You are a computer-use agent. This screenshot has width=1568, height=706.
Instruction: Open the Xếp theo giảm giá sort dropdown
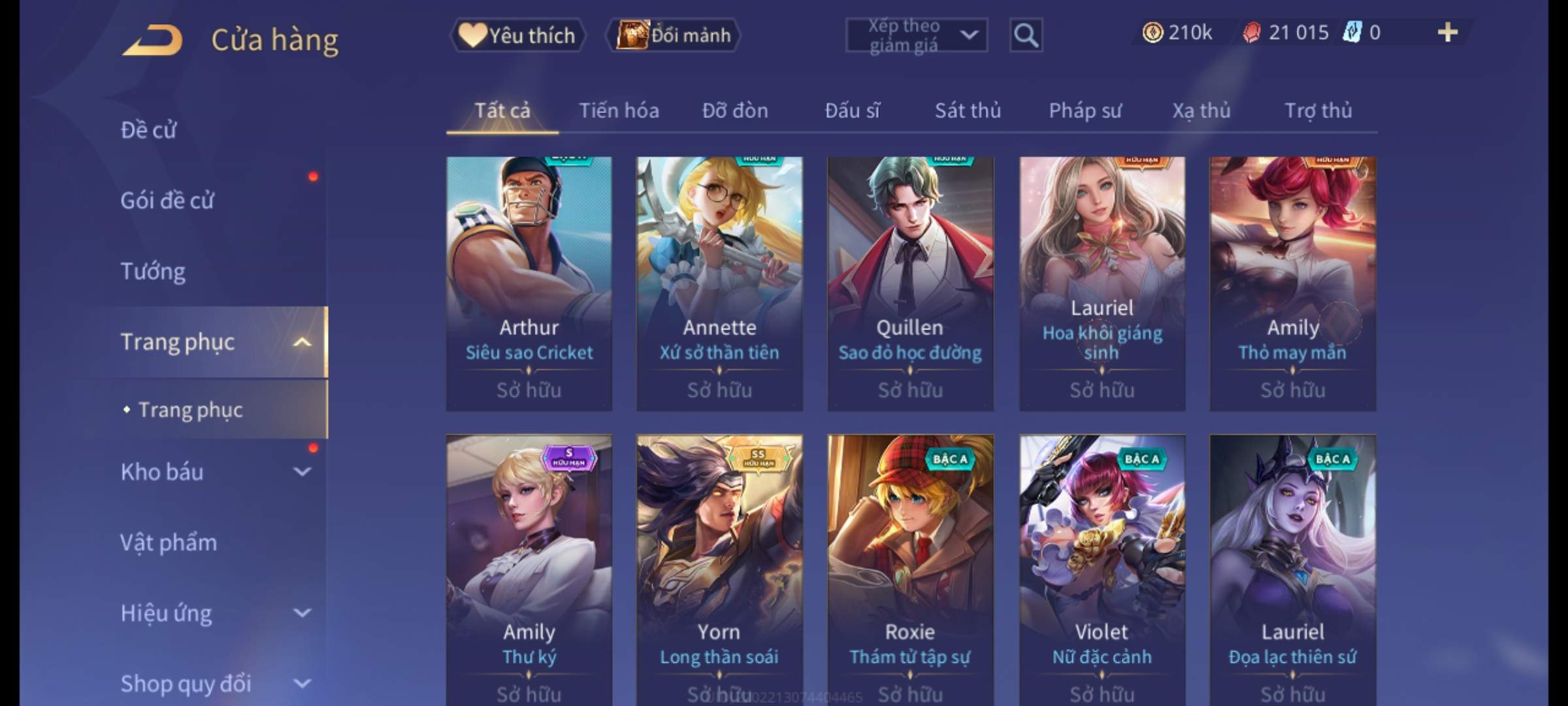coord(916,35)
